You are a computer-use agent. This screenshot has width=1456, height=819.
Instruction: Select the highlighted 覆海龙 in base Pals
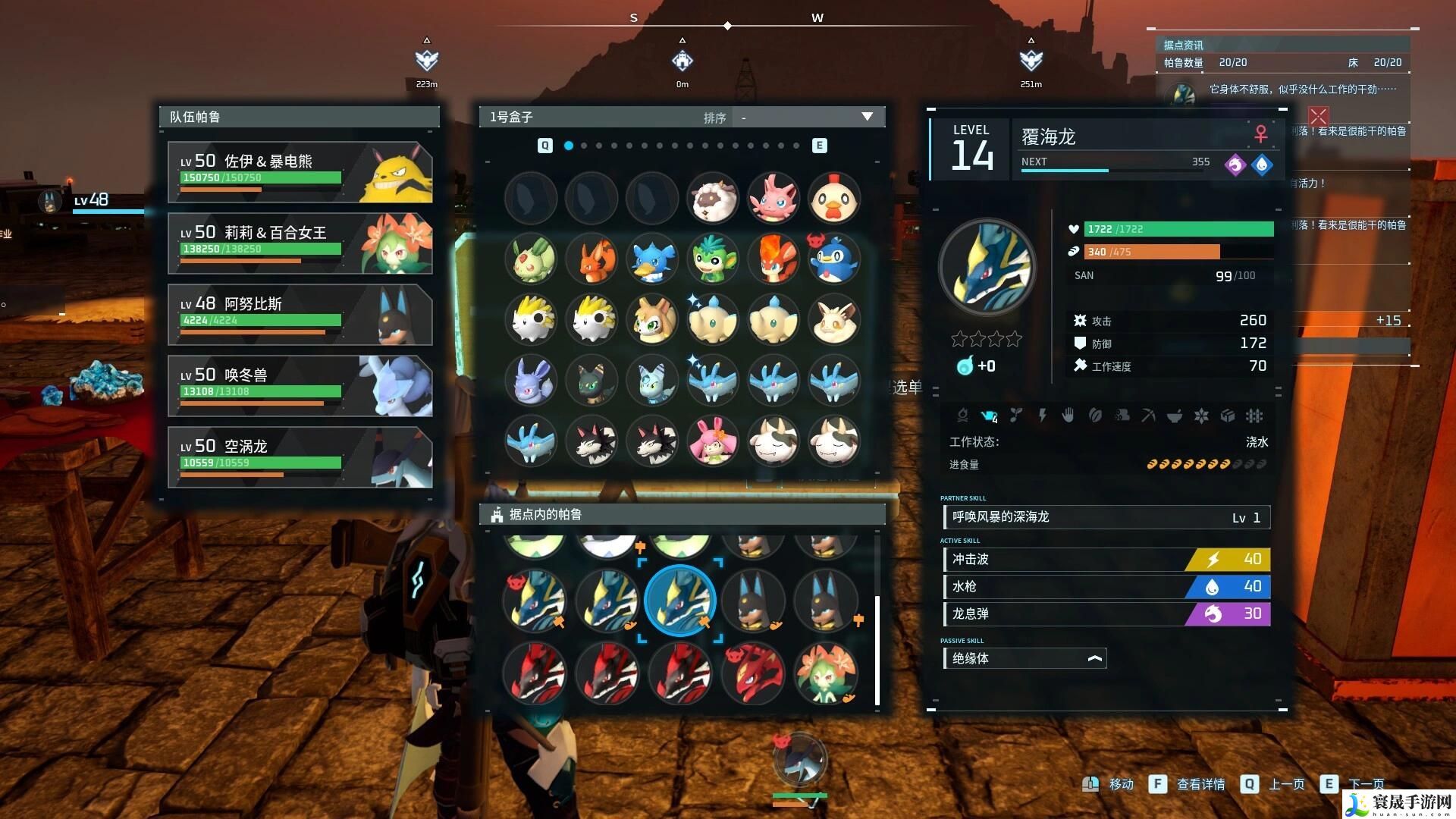pyautogui.click(x=679, y=601)
